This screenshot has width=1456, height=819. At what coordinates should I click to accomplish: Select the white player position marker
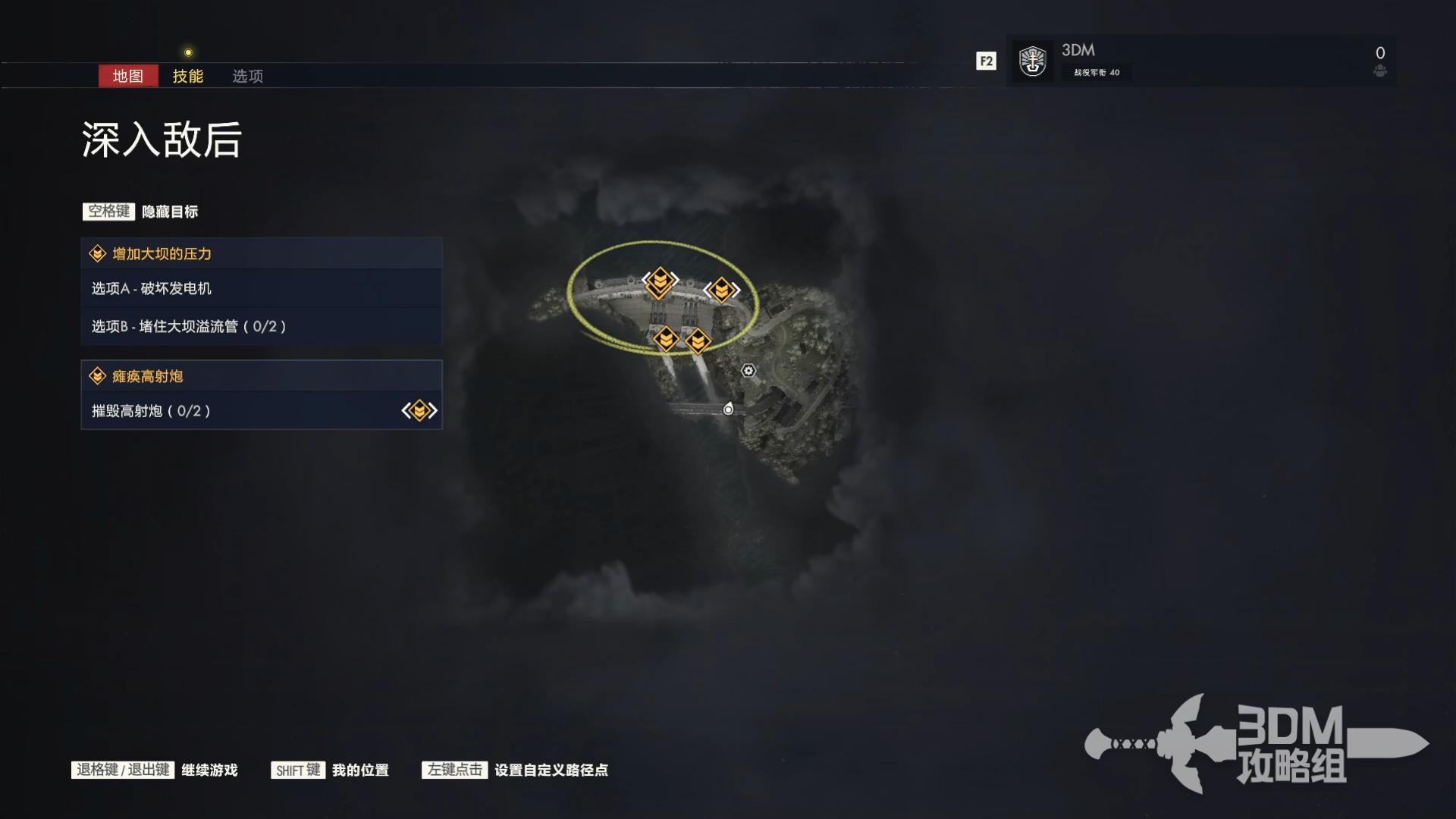click(728, 409)
